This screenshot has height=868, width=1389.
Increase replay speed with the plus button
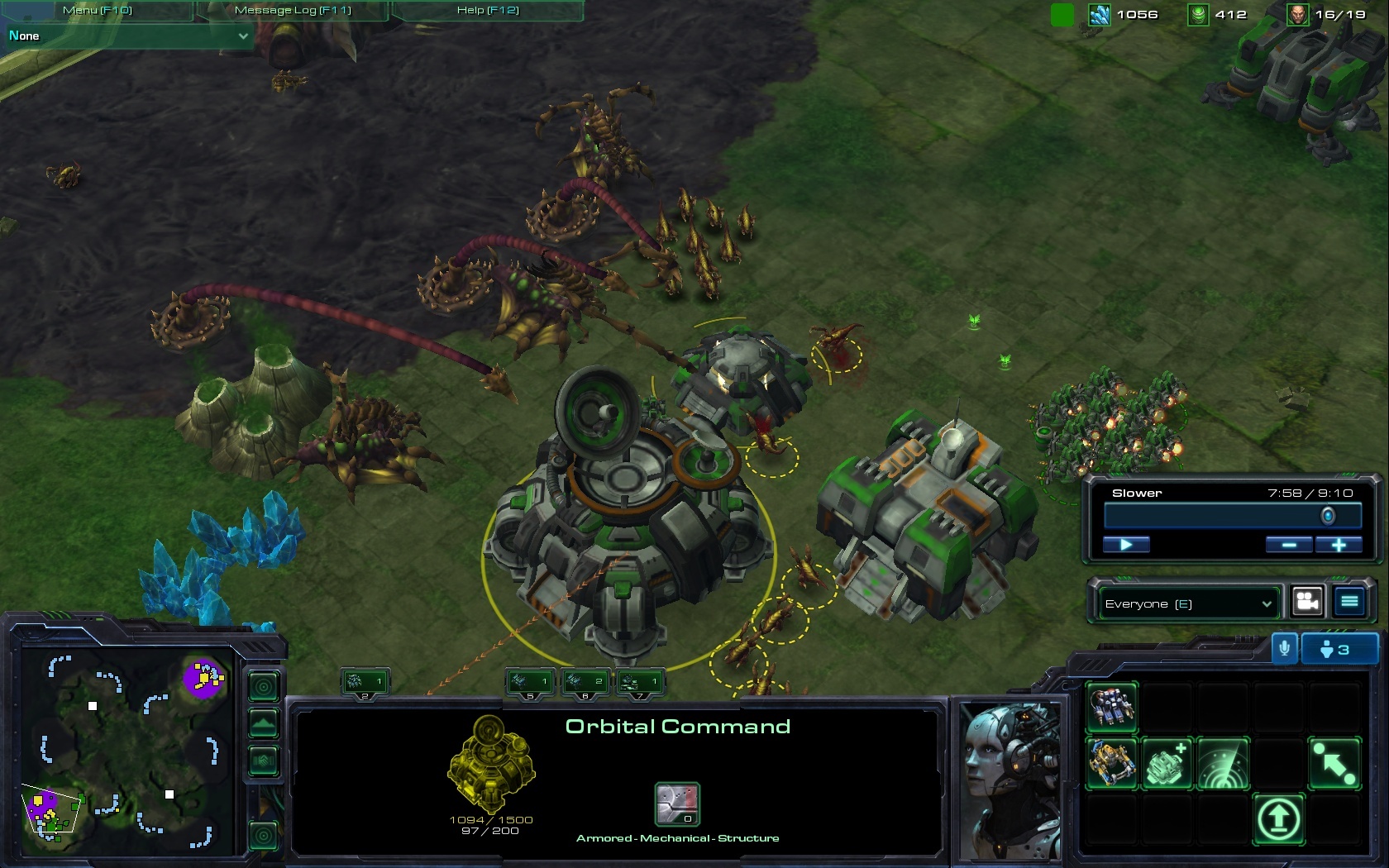[1339, 544]
